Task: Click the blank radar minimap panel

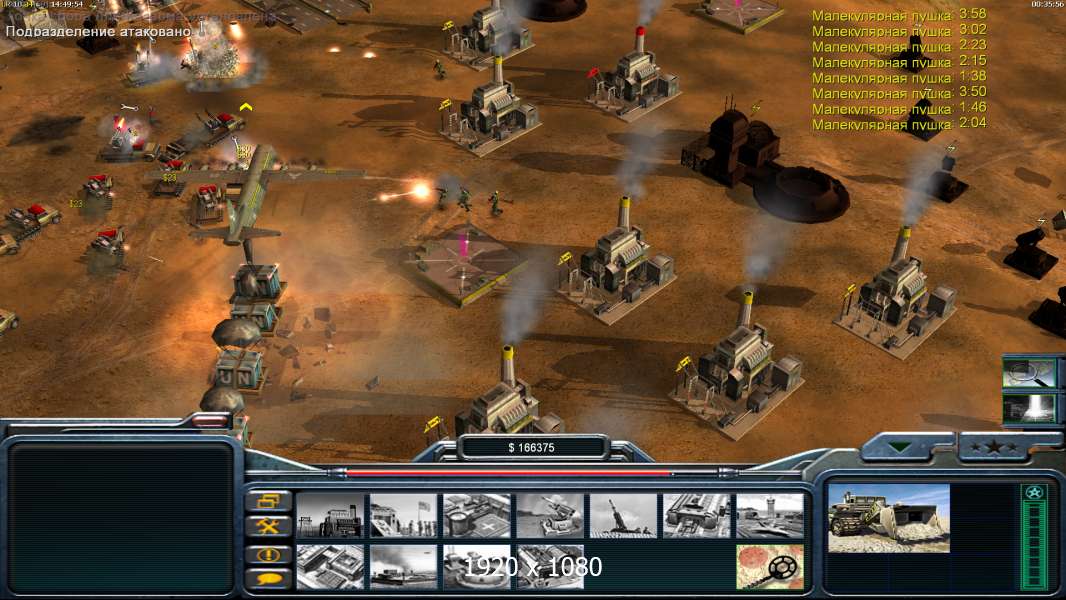Action: 121,517
